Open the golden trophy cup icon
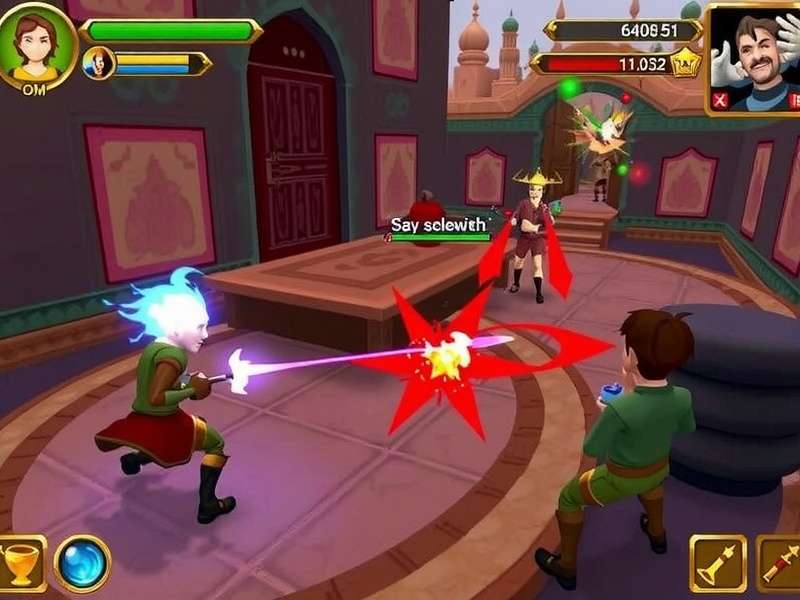The image size is (800, 600). pyautogui.click(x=20, y=563)
